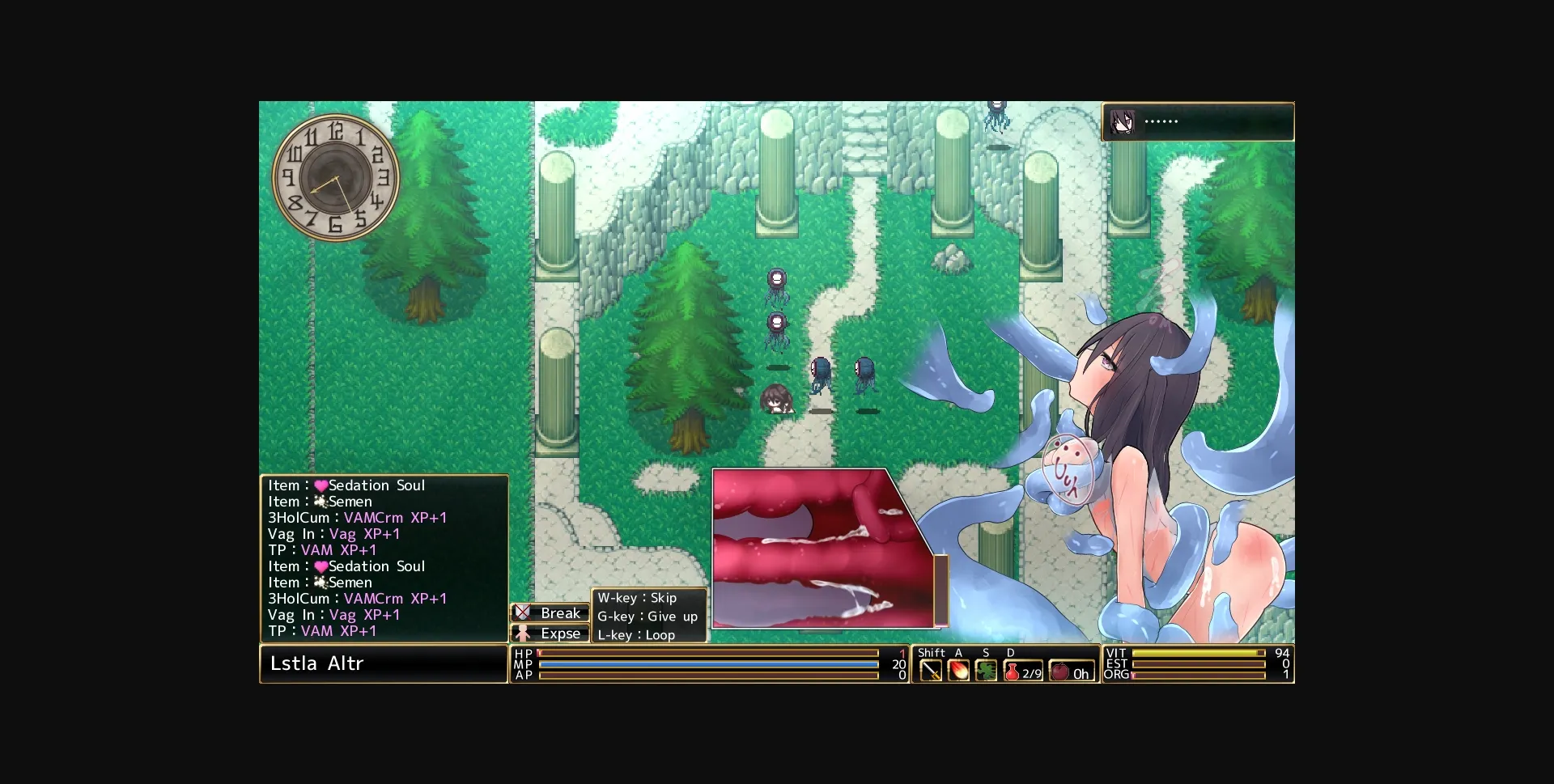Use the green claw skill icon on the S slot
The height and width of the screenshot is (784, 1554).
click(986, 670)
